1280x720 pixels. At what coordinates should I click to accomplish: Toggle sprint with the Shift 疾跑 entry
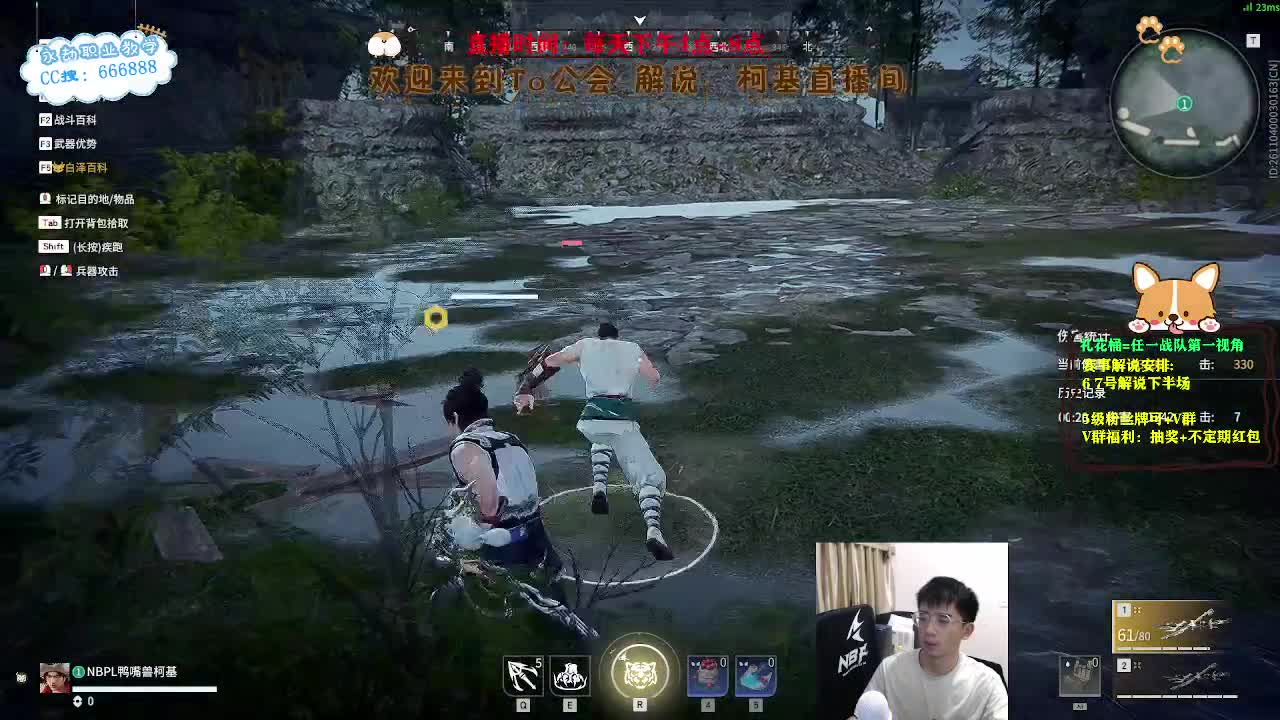click(x=80, y=245)
